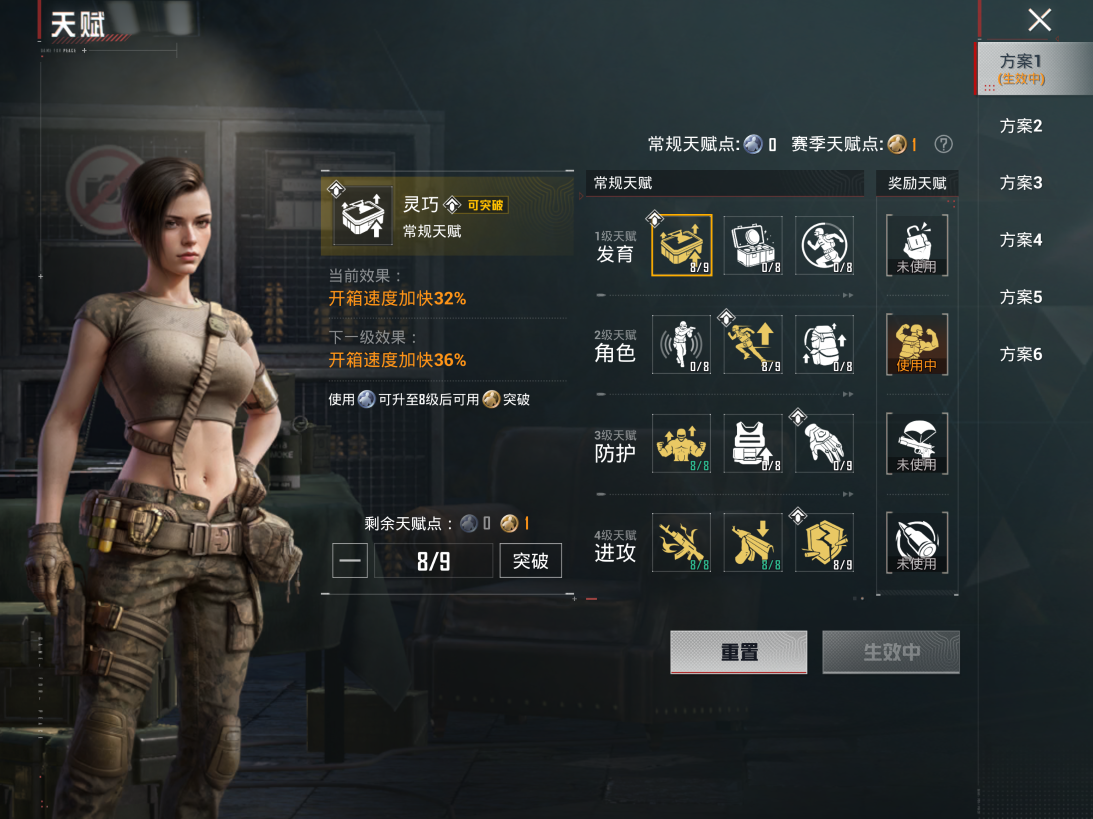The width and height of the screenshot is (1093, 819).
Task: Select the tactical glove talent
Action: point(825,443)
